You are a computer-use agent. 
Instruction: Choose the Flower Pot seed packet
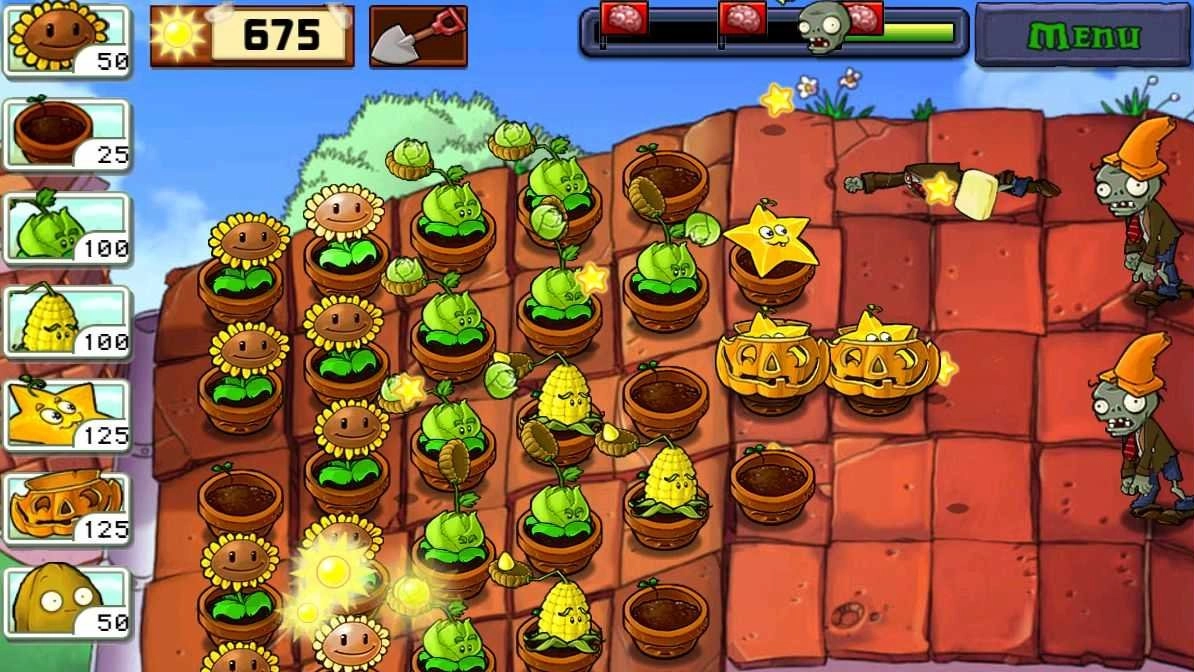coord(68,133)
